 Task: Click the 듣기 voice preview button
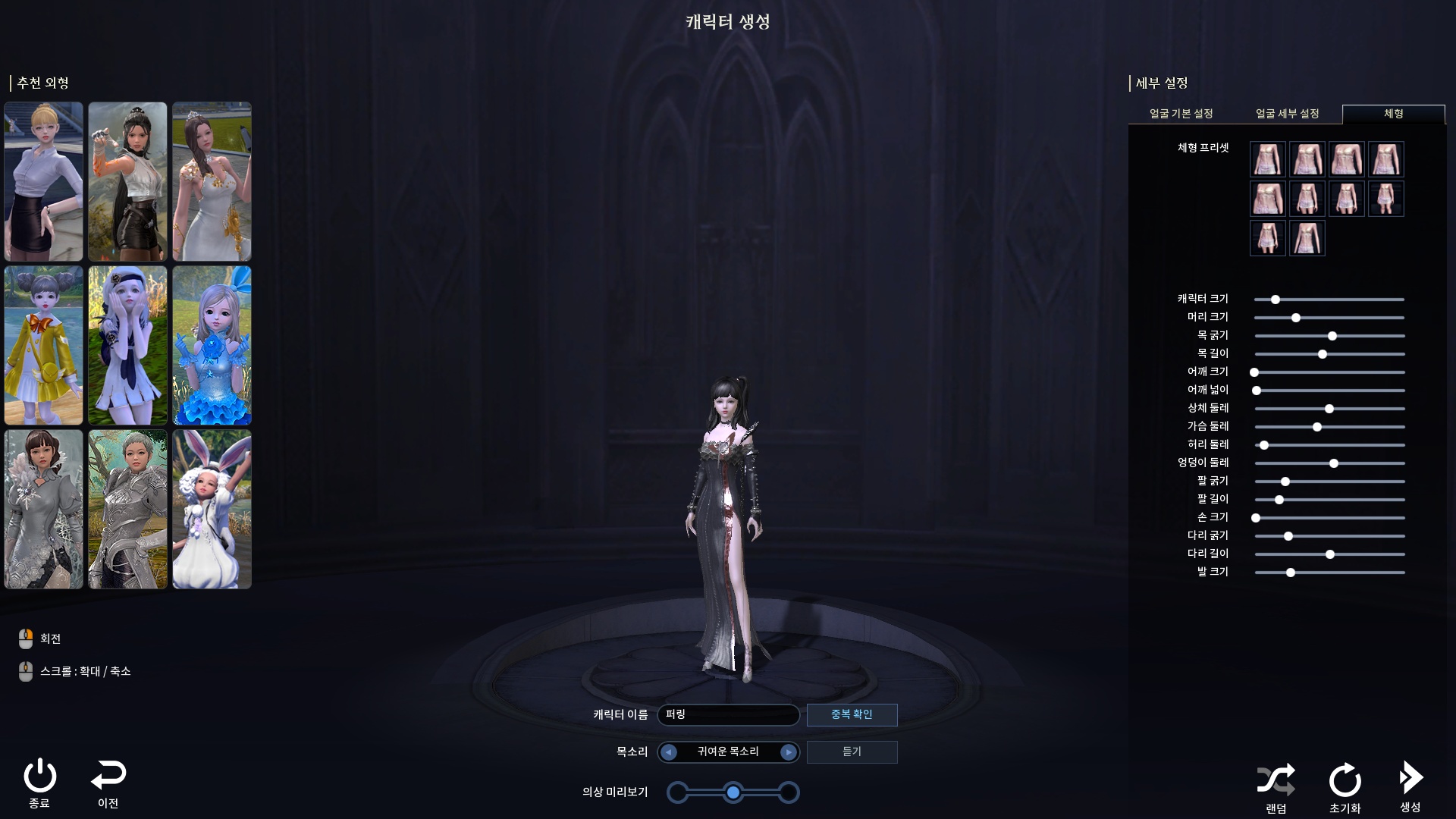click(x=852, y=752)
